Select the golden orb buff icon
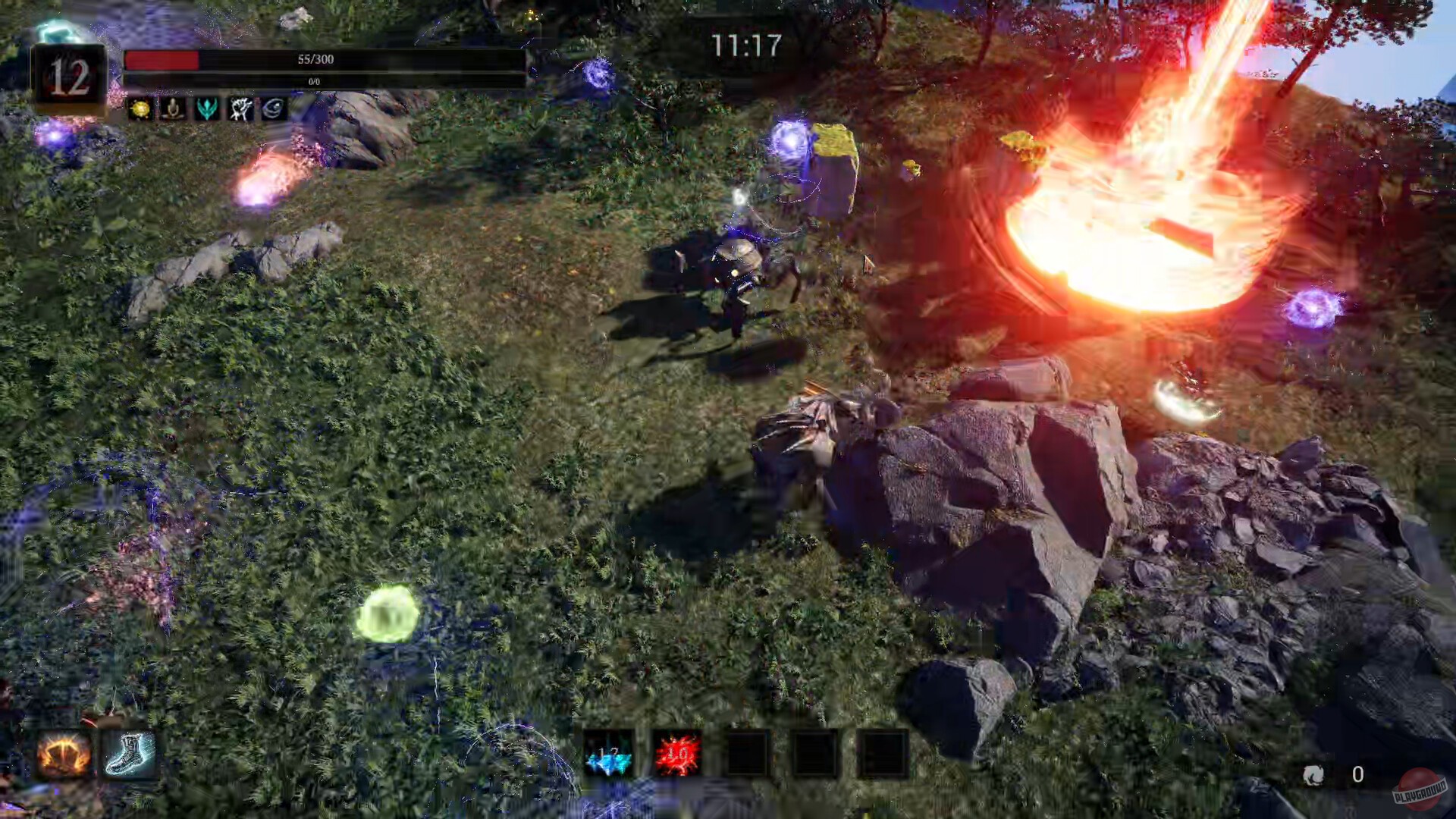Viewport: 1456px width, 819px height. (140, 110)
